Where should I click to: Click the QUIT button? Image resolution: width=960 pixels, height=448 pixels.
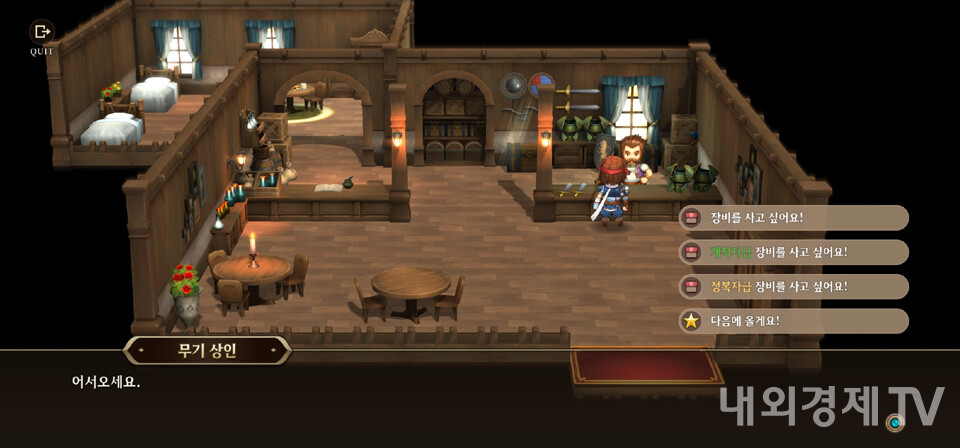pyautogui.click(x=42, y=37)
